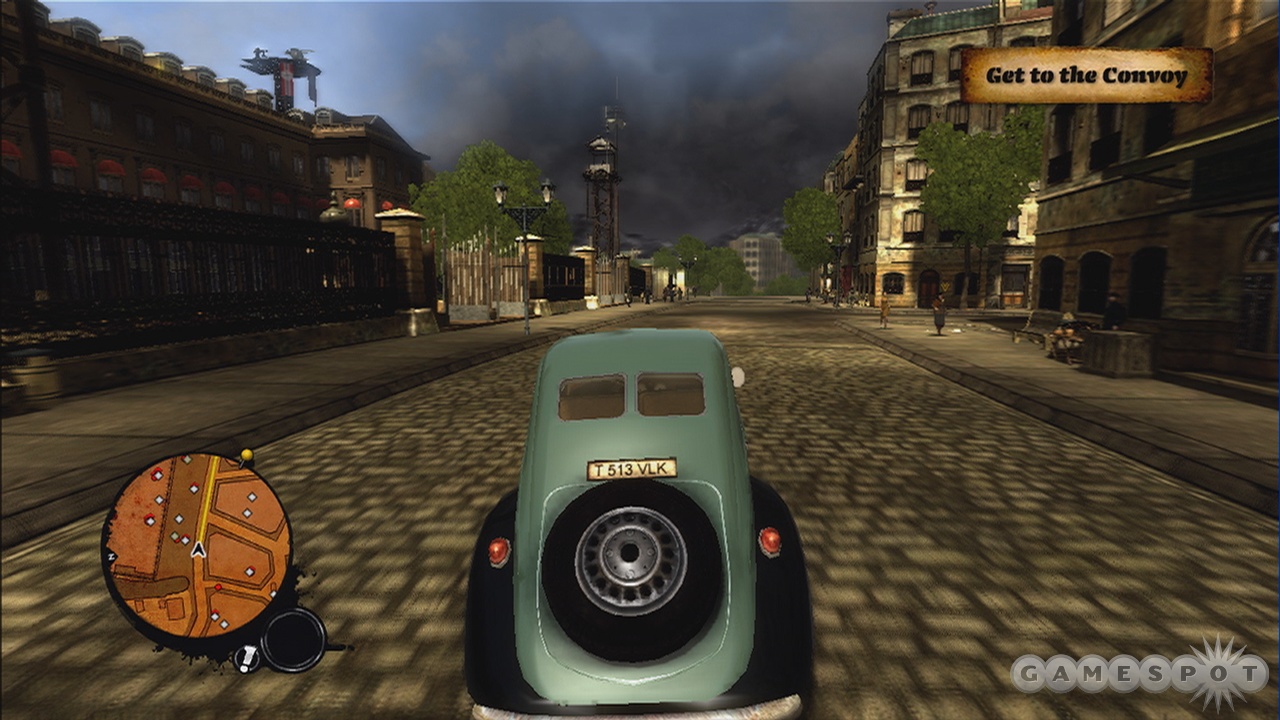Click the GameSpot watermark logo
Viewport: 1280px width, 720px height.
click(1139, 673)
